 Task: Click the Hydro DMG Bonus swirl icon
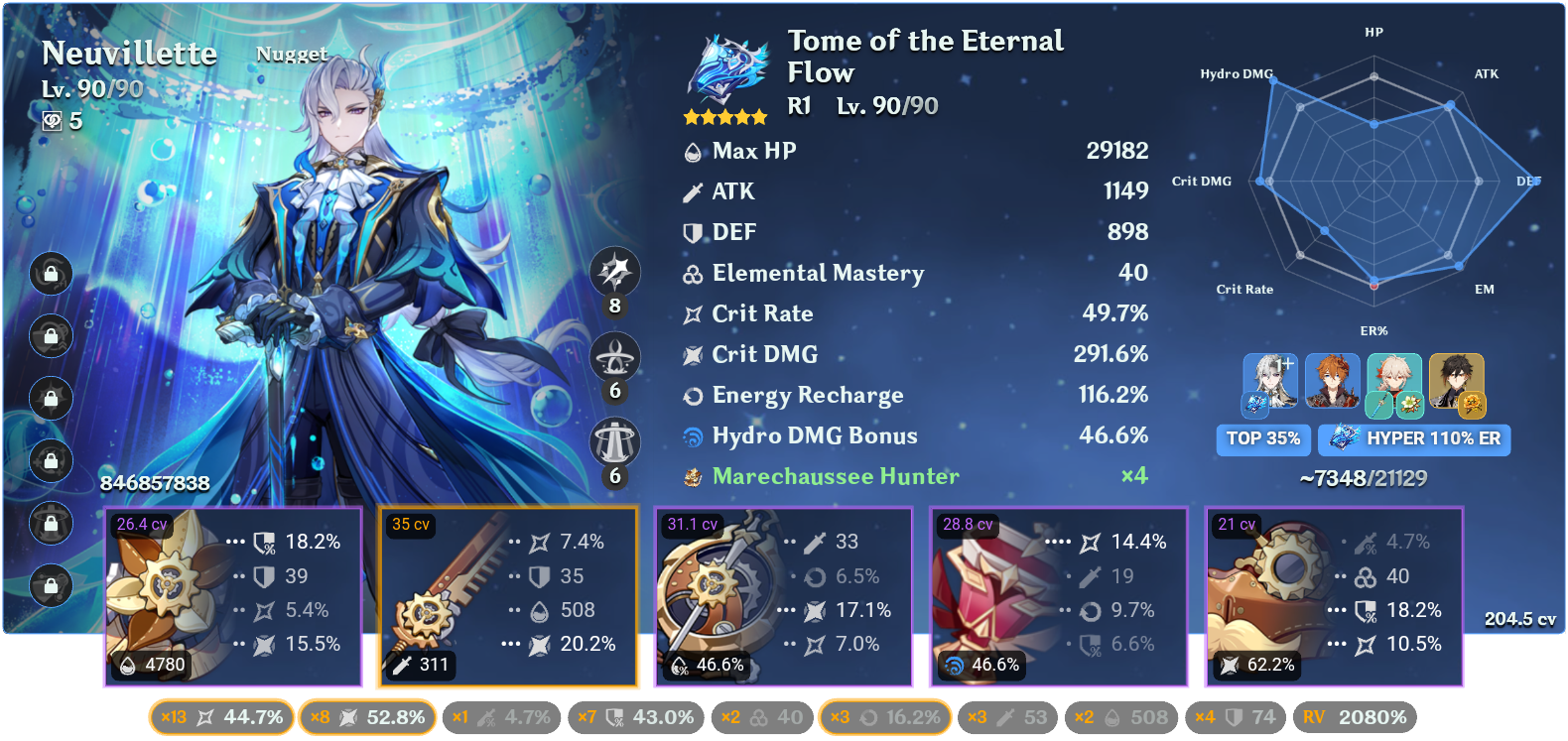pos(692,435)
